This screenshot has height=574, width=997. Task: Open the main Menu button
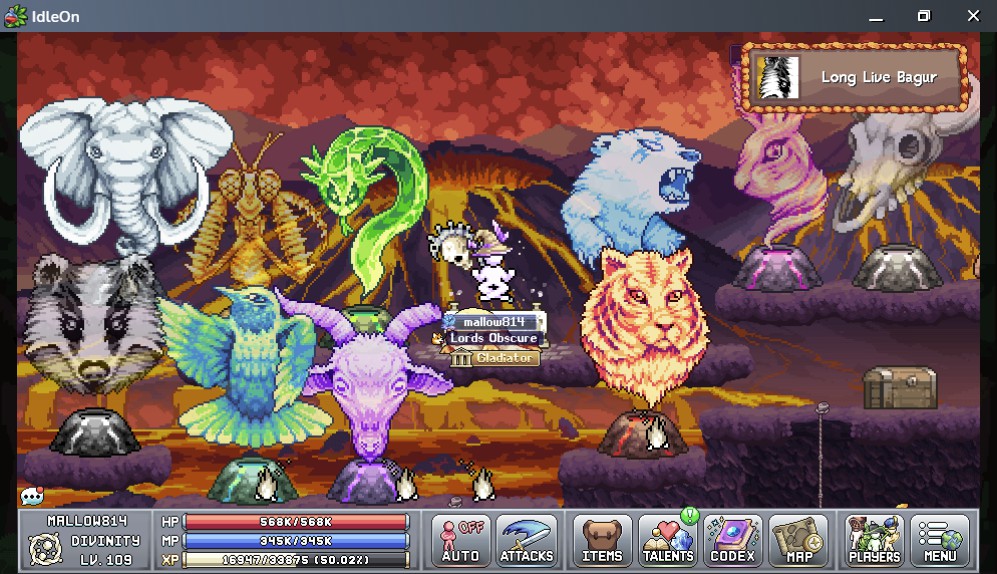click(x=940, y=540)
